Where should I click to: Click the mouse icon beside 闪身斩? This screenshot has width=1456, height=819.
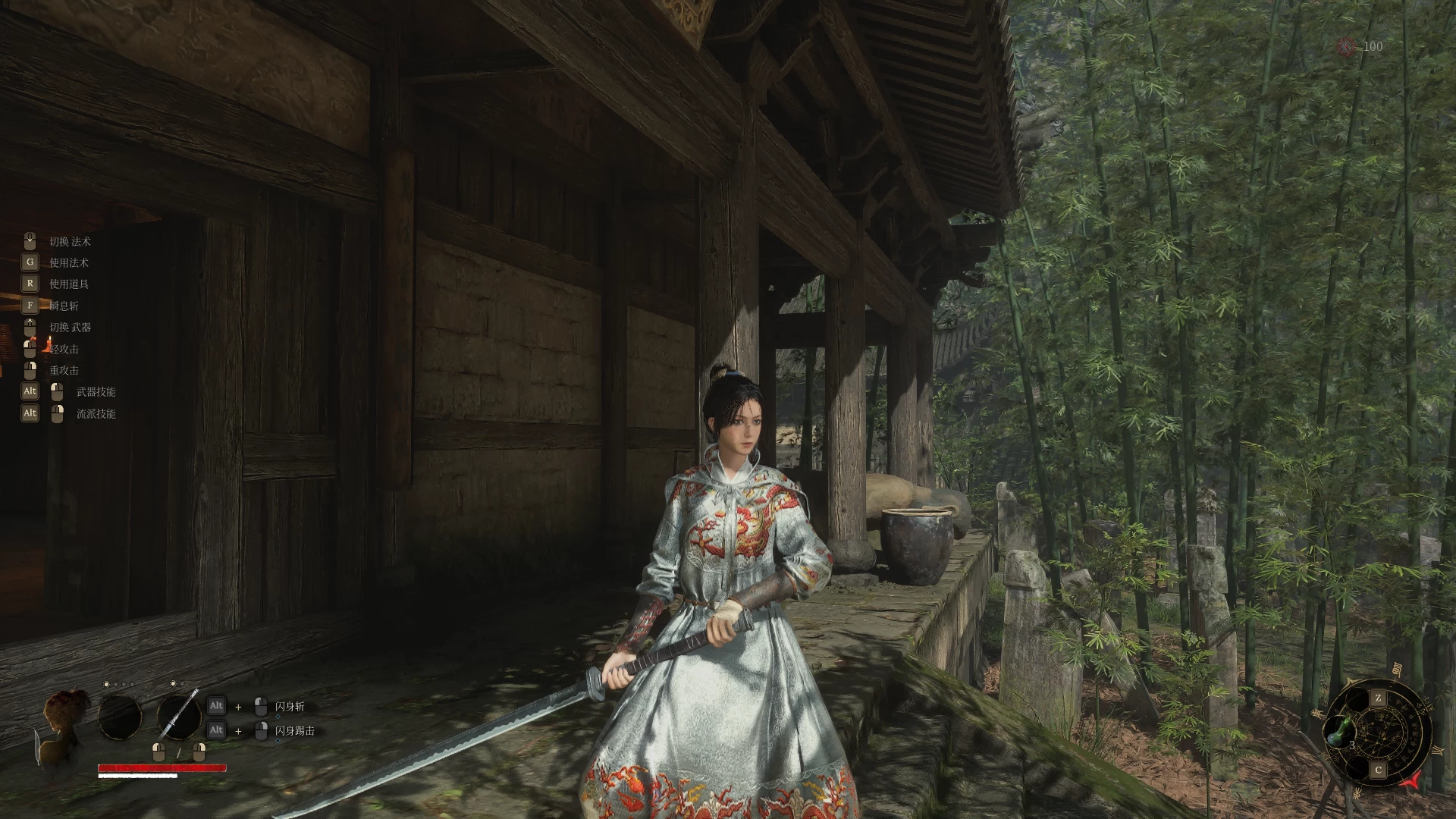click(x=262, y=705)
